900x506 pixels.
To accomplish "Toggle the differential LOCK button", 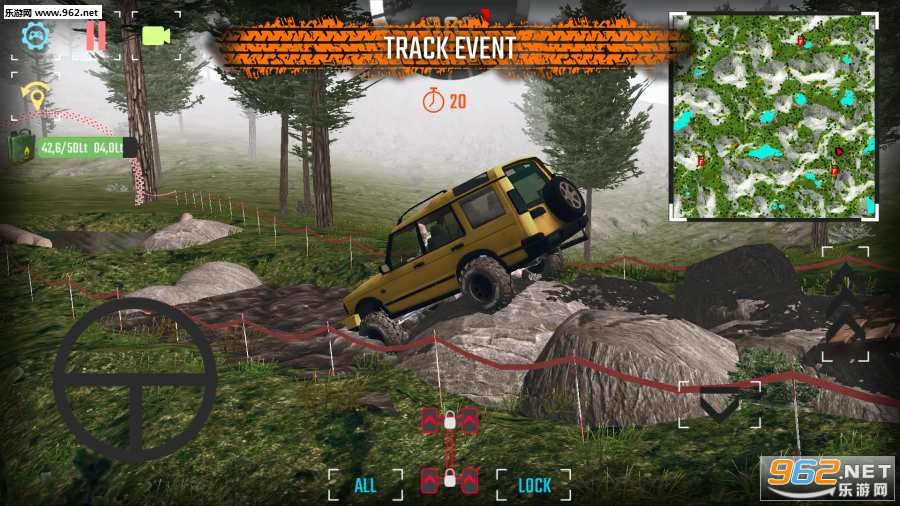I will [x=535, y=485].
